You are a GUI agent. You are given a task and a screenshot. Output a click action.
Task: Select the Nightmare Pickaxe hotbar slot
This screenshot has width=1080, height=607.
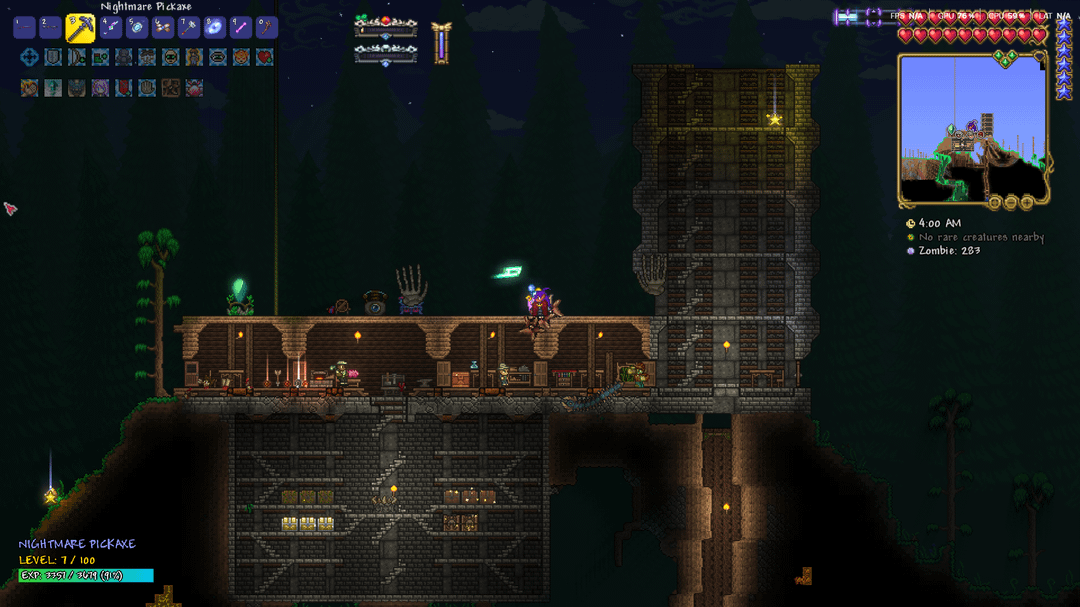(x=80, y=28)
